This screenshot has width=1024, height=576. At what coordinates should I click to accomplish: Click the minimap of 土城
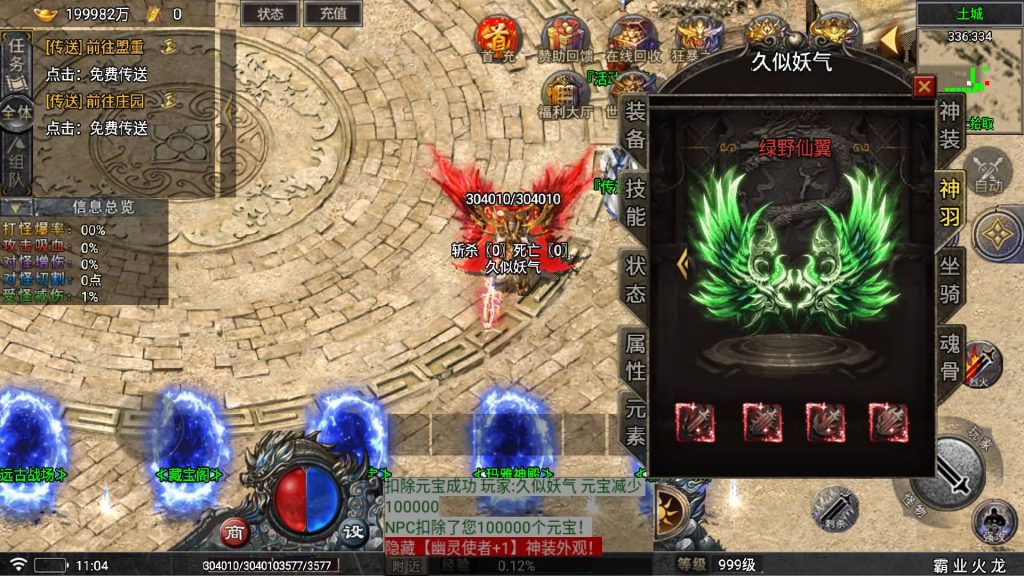[969, 79]
